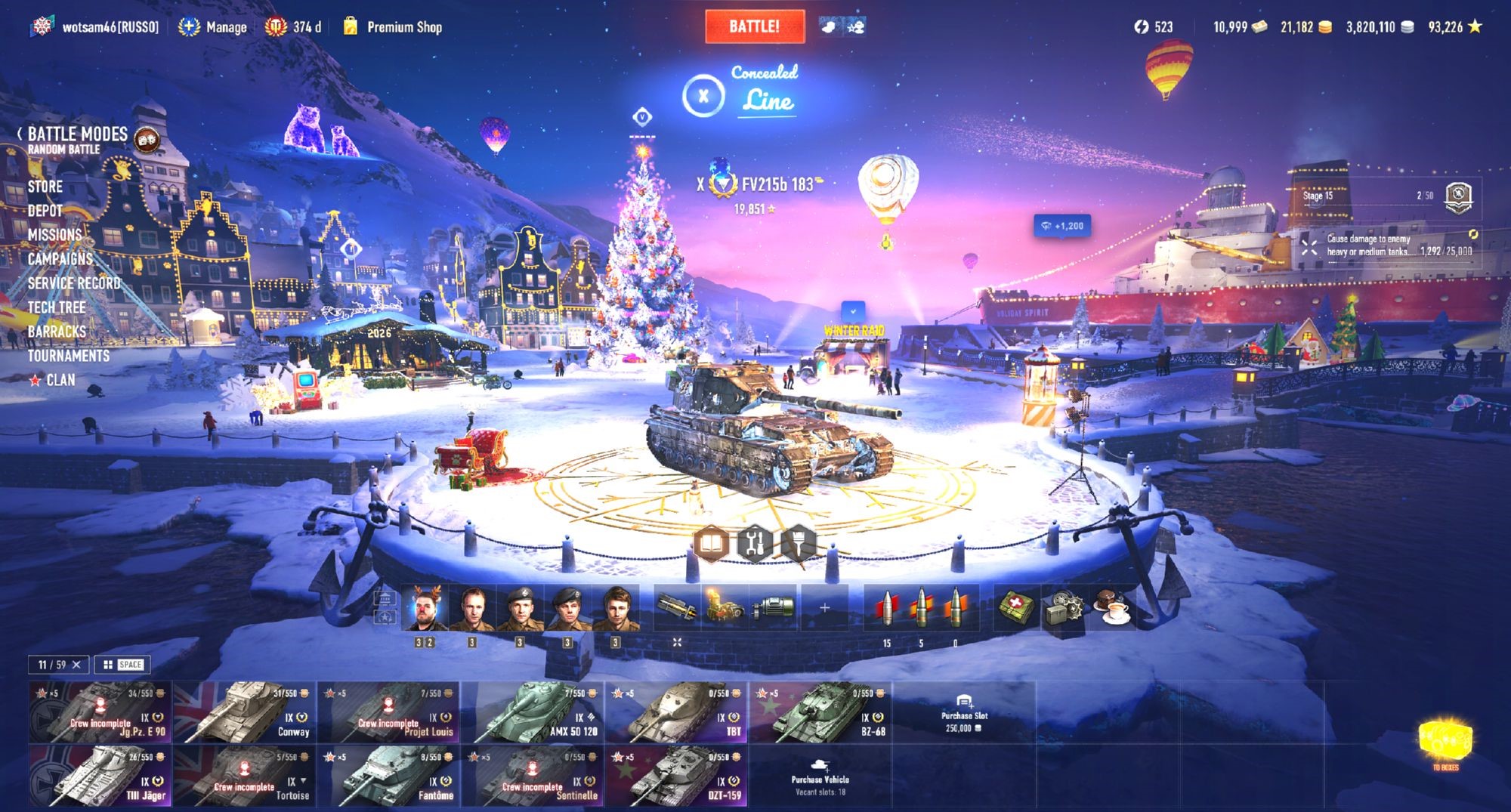Open the first aid kit consumable slot

(x=1015, y=607)
